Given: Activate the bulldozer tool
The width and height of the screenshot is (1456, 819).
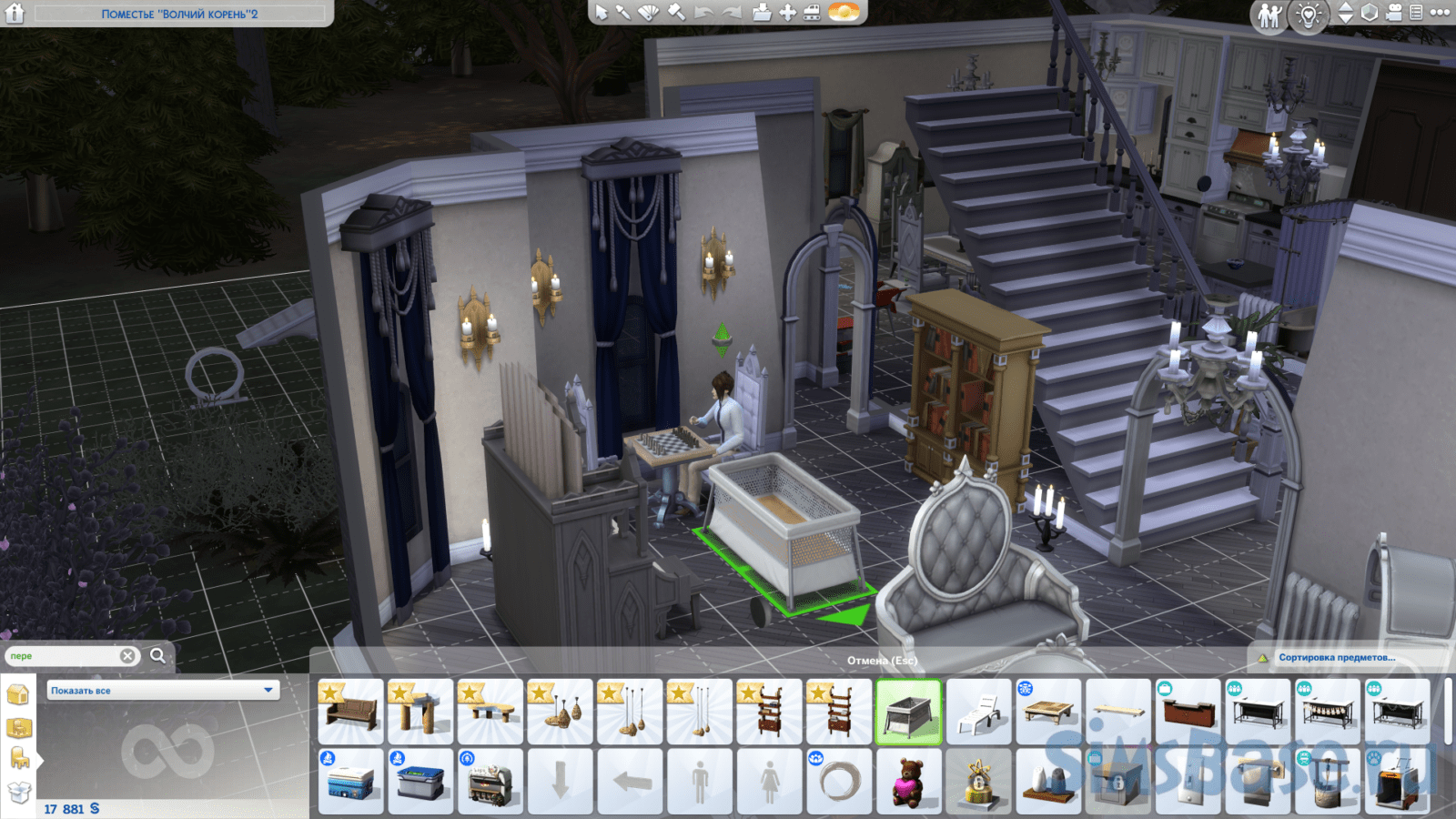Looking at the screenshot, I should click(x=812, y=13).
